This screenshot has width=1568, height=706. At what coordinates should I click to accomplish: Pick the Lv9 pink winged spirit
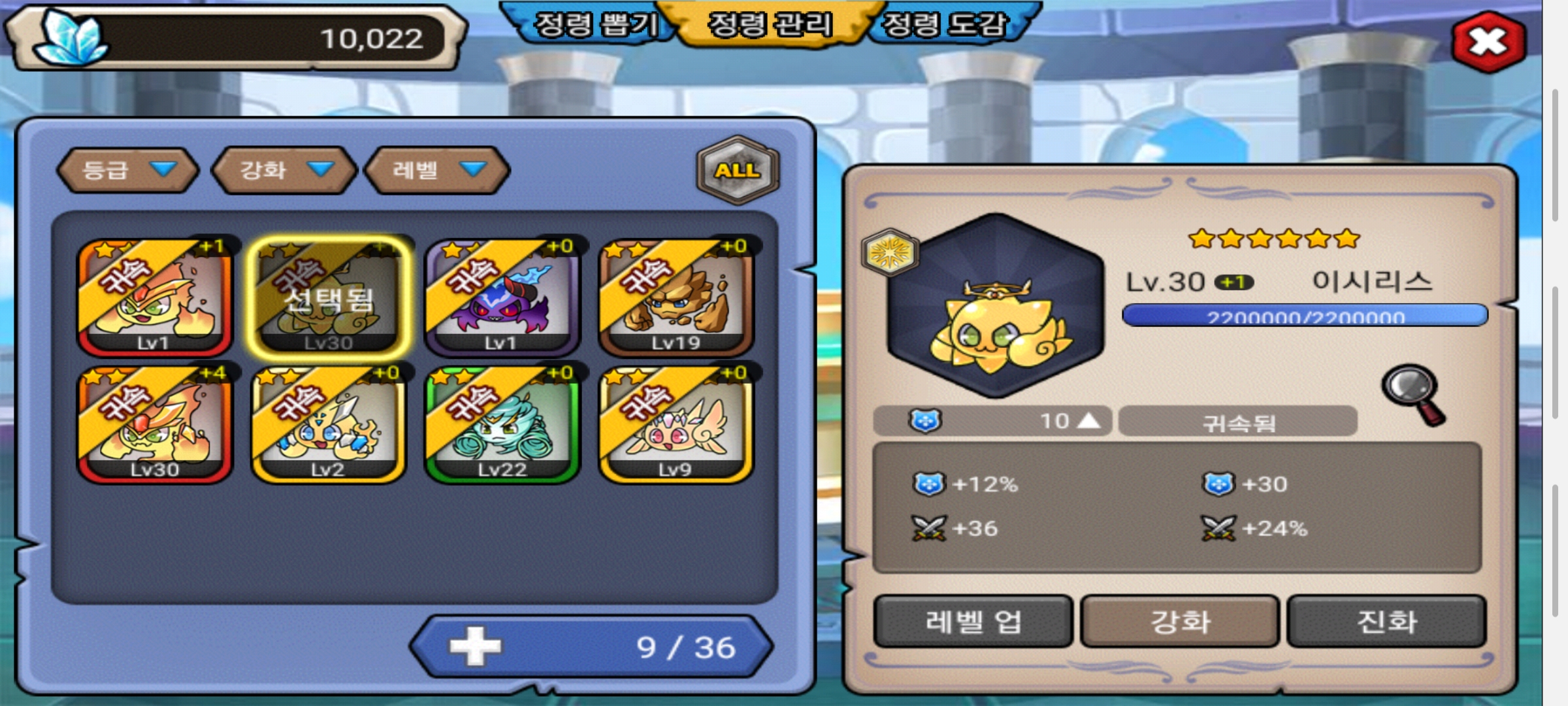tap(676, 425)
